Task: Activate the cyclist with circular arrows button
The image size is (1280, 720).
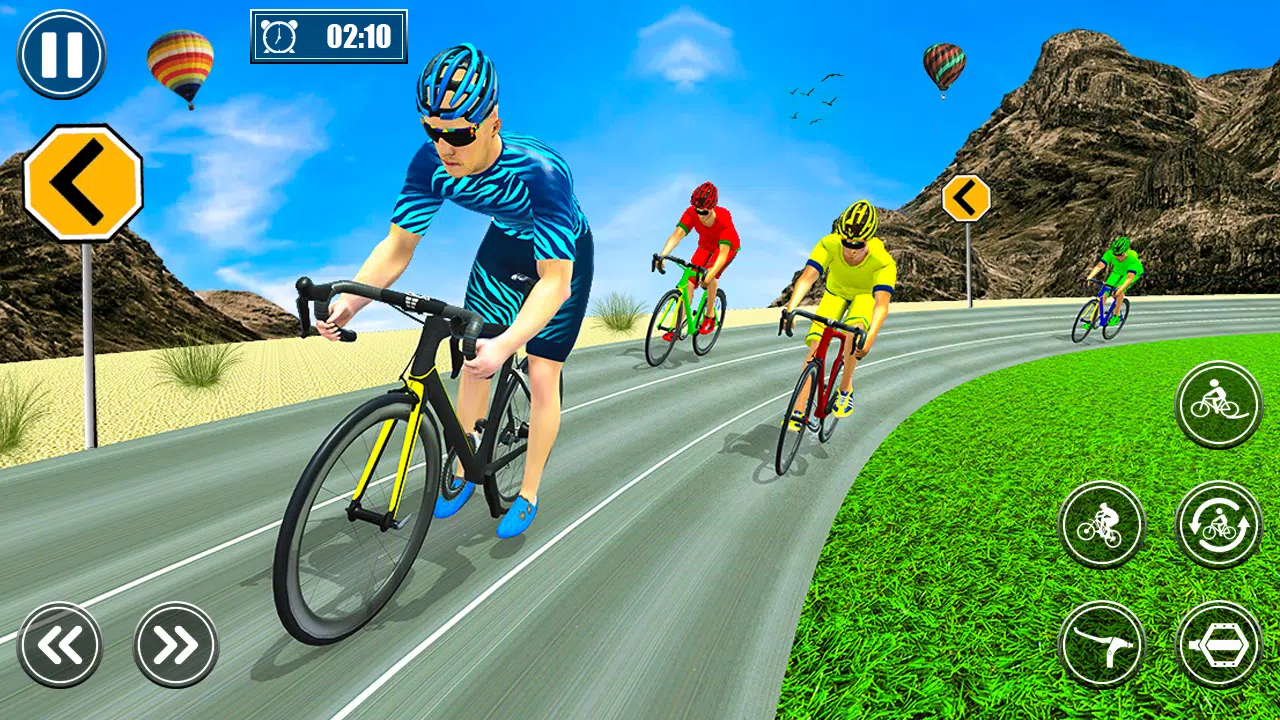Action: tap(1218, 525)
